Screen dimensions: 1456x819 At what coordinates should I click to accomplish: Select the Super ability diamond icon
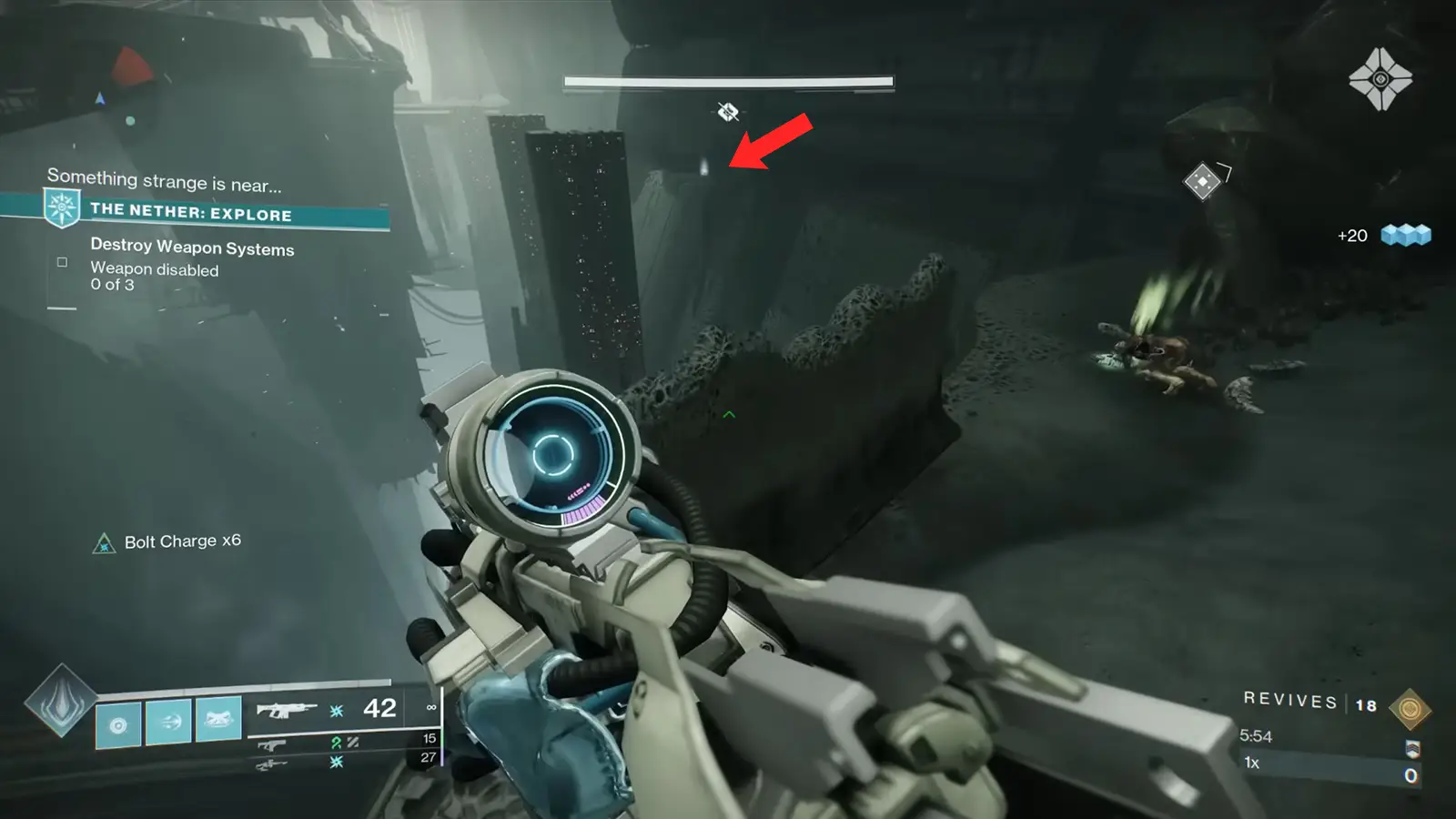60,702
